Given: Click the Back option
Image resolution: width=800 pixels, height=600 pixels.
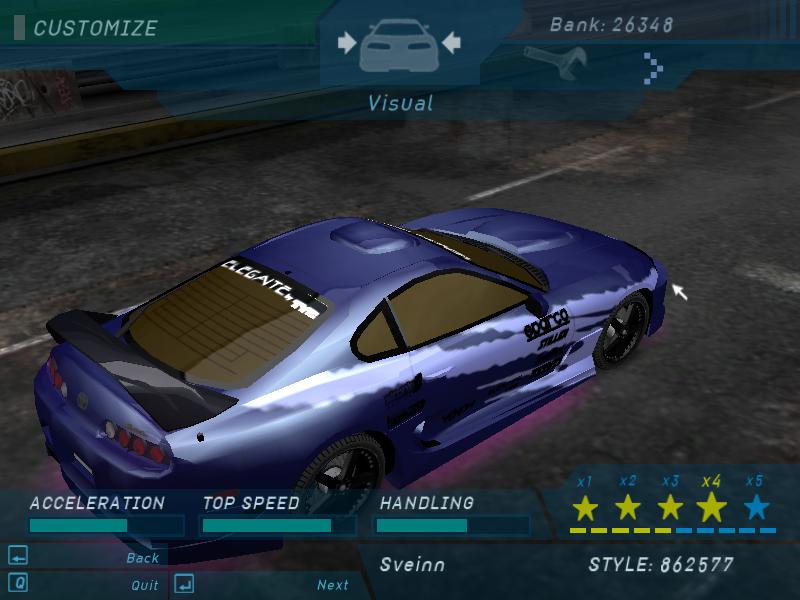Looking at the screenshot, I should 143,558.
